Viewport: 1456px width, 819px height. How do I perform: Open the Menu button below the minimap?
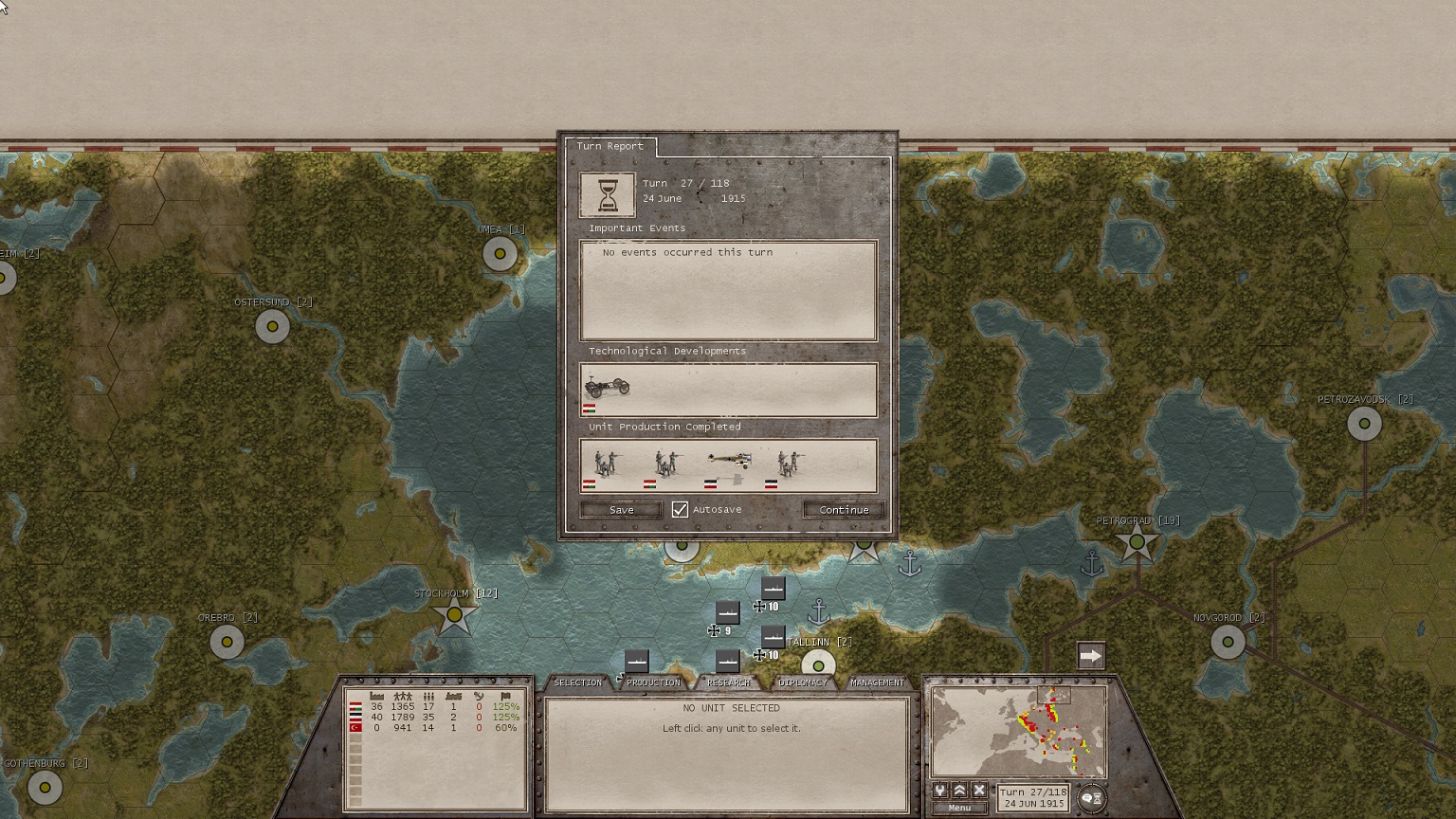coord(959,809)
